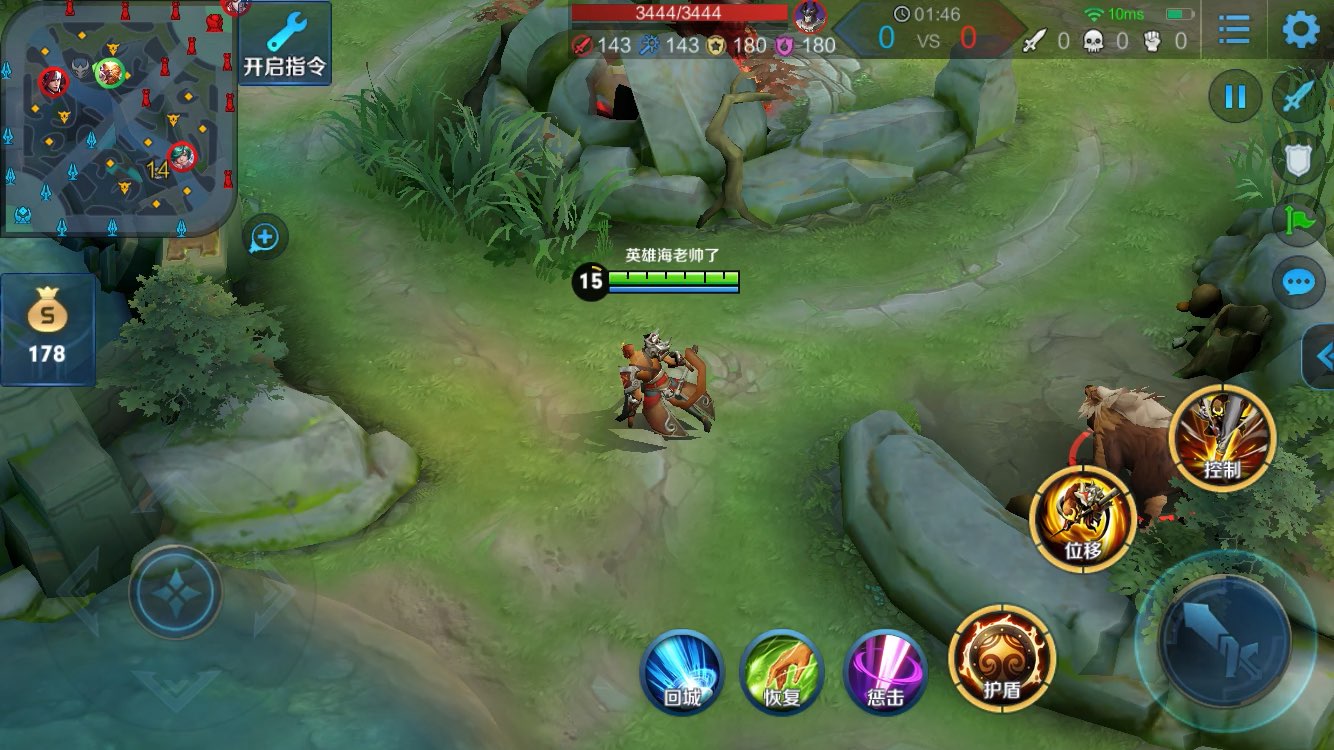Use the 恢复 heal skill

pos(782,672)
